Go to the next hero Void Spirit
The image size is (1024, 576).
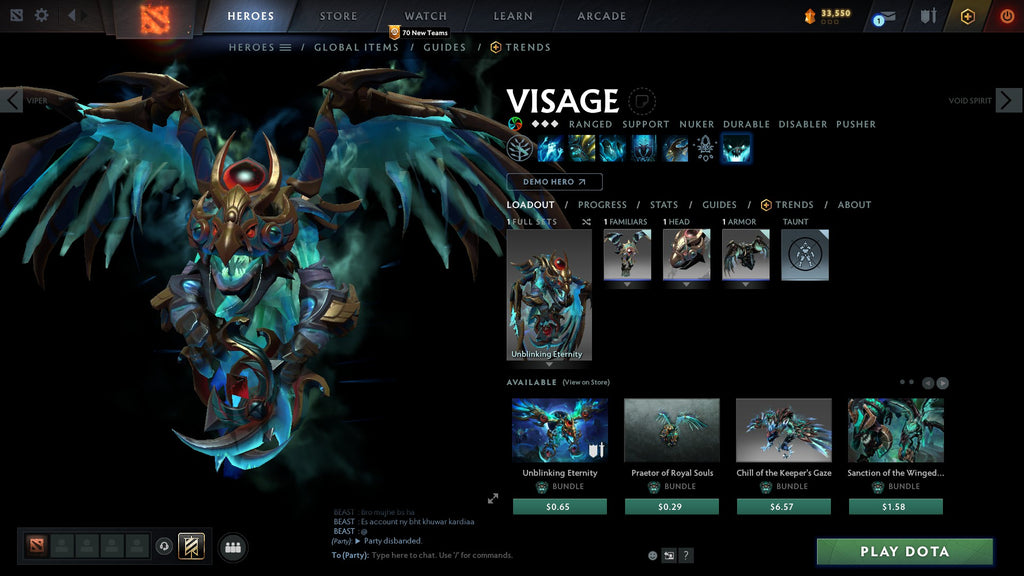(x=1008, y=100)
